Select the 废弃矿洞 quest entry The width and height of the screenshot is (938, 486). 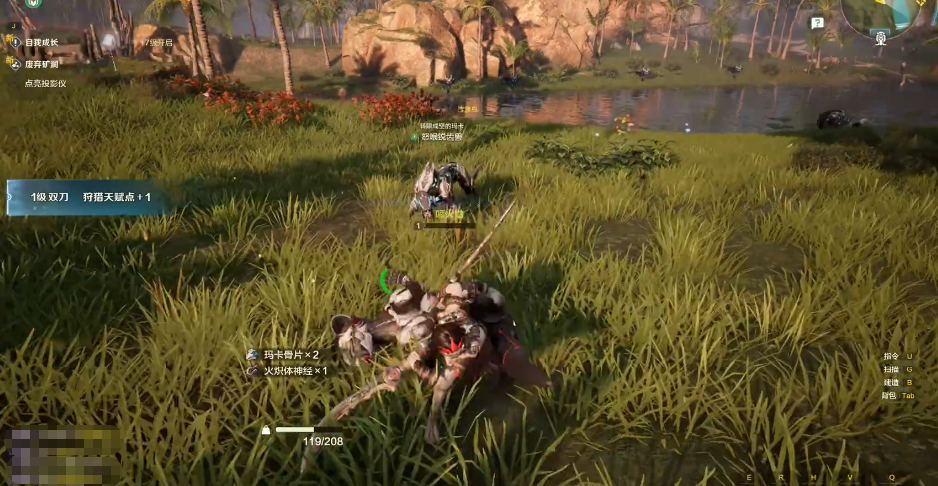tap(41, 63)
